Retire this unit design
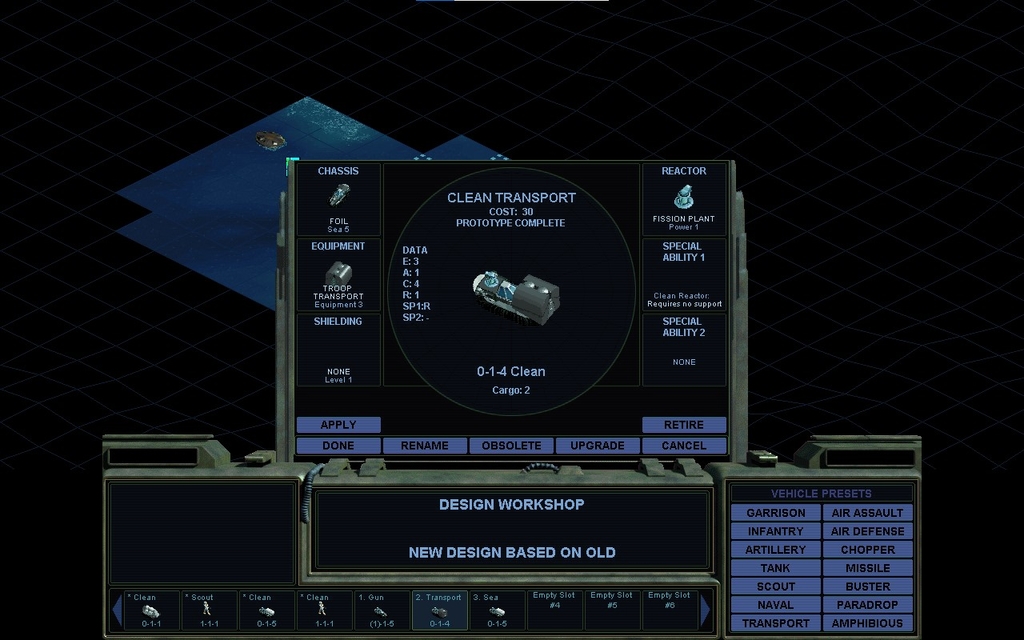Image resolution: width=1024 pixels, height=640 pixels. [x=684, y=425]
